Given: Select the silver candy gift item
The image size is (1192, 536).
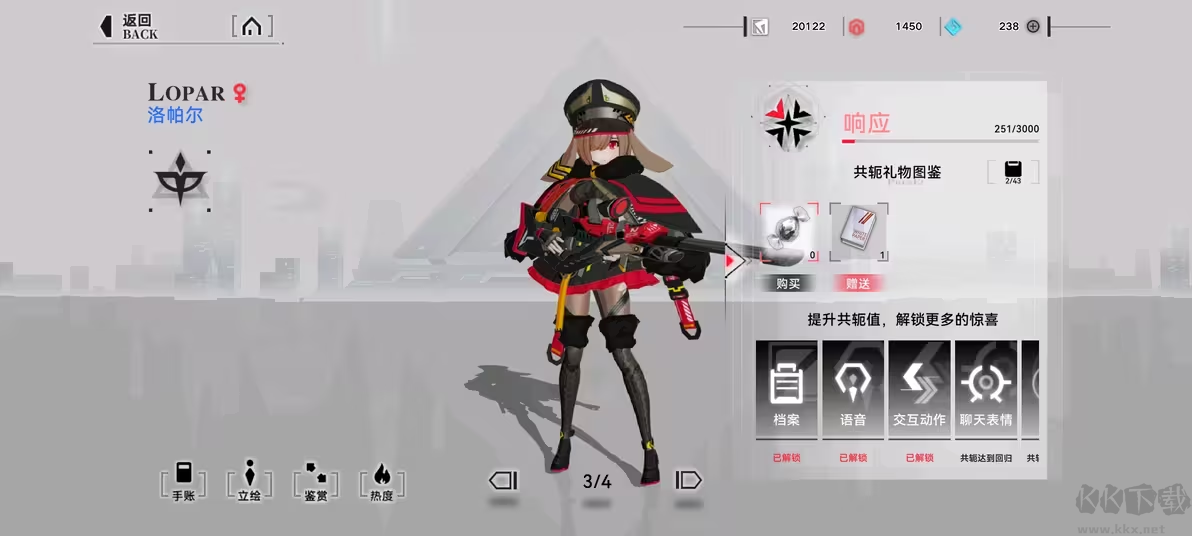Looking at the screenshot, I should click(788, 233).
